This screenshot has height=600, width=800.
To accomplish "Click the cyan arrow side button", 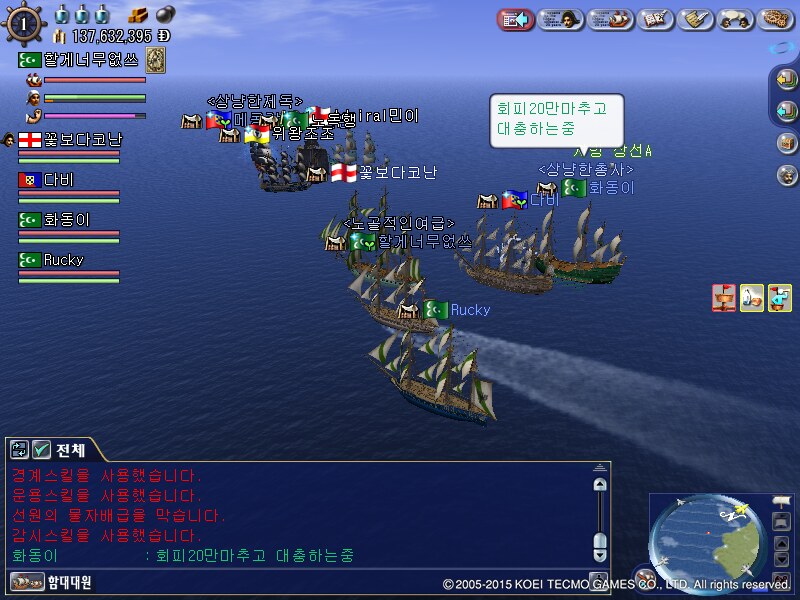I will (786, 111).
